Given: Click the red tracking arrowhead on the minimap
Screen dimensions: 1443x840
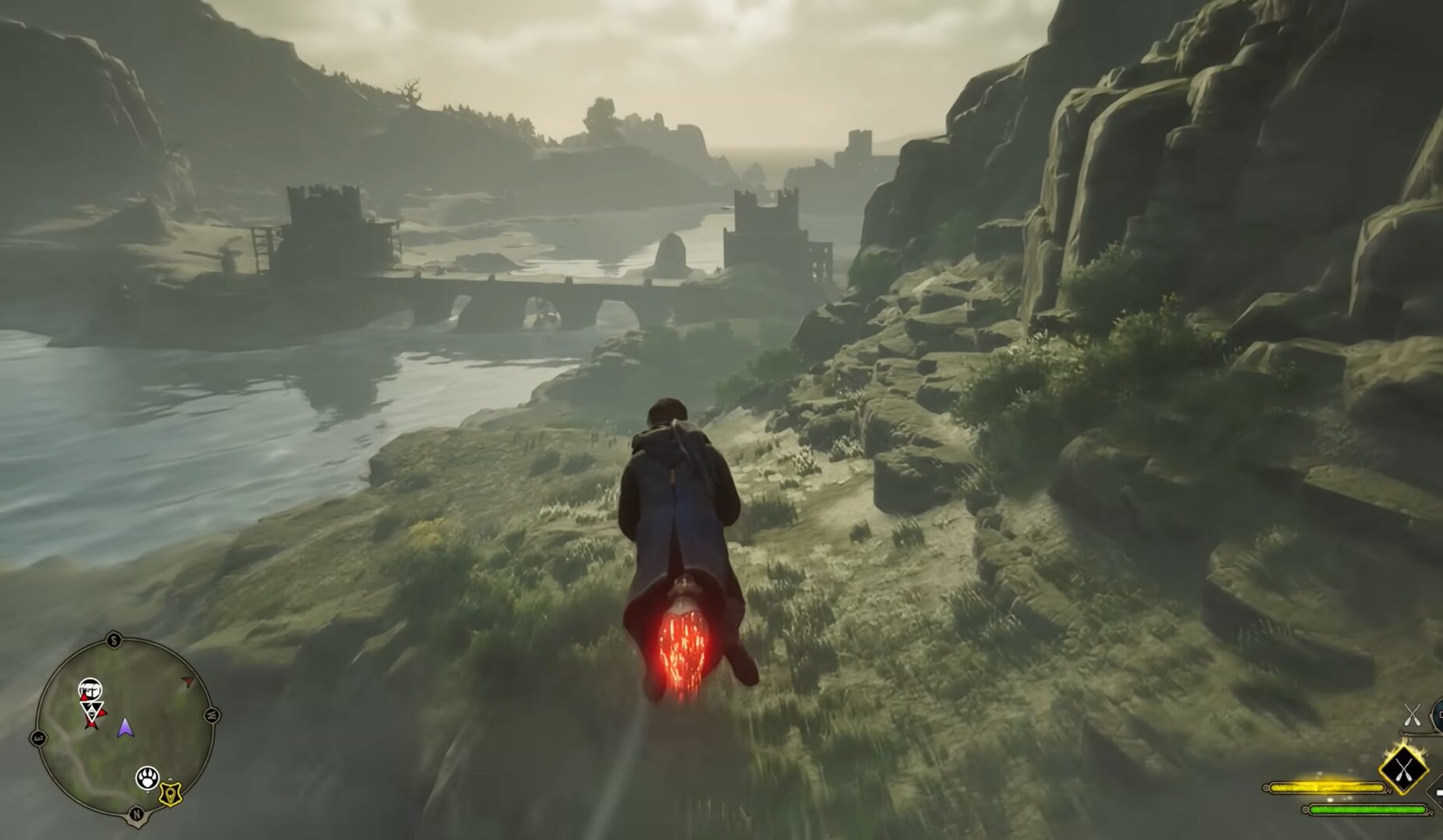Looking at the screenshot, I should [188, 682].
